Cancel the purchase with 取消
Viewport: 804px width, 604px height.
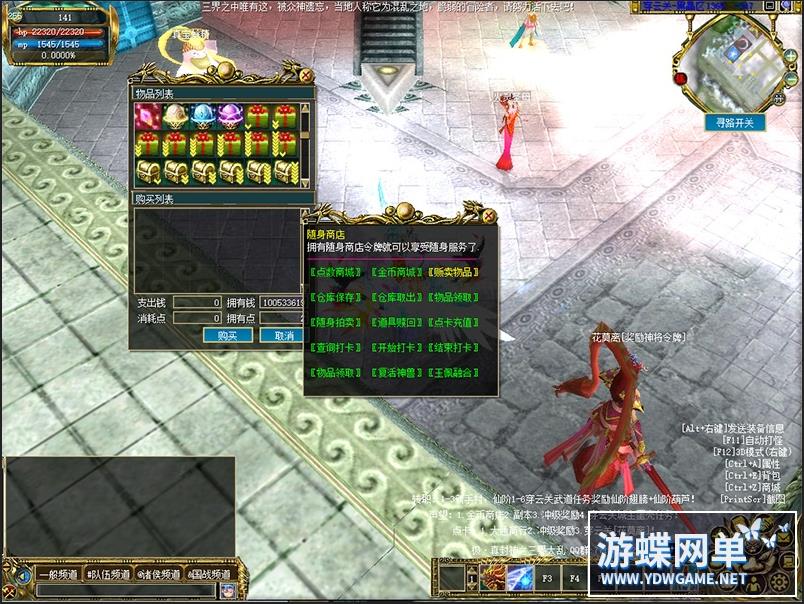tap(283, 336)
